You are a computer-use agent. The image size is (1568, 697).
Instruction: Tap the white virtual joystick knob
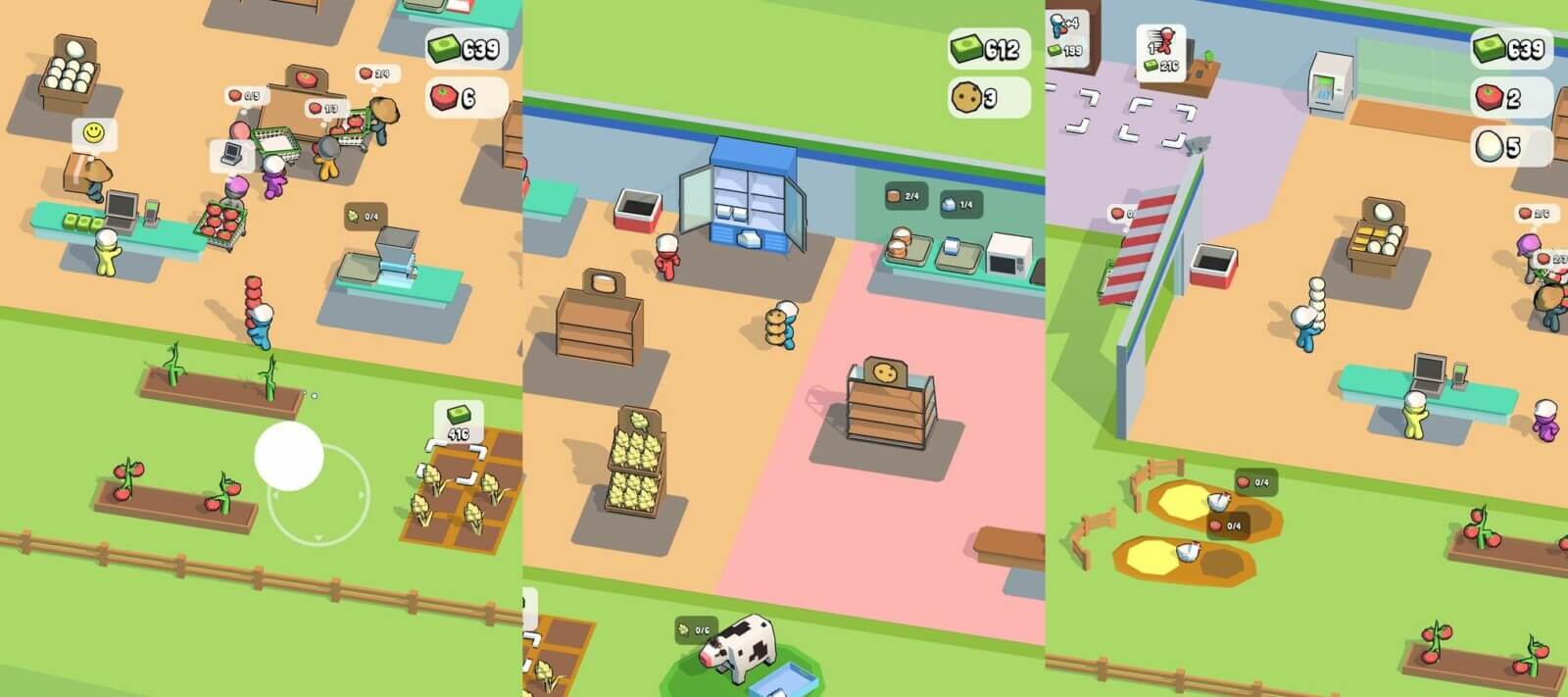point(289,456)
